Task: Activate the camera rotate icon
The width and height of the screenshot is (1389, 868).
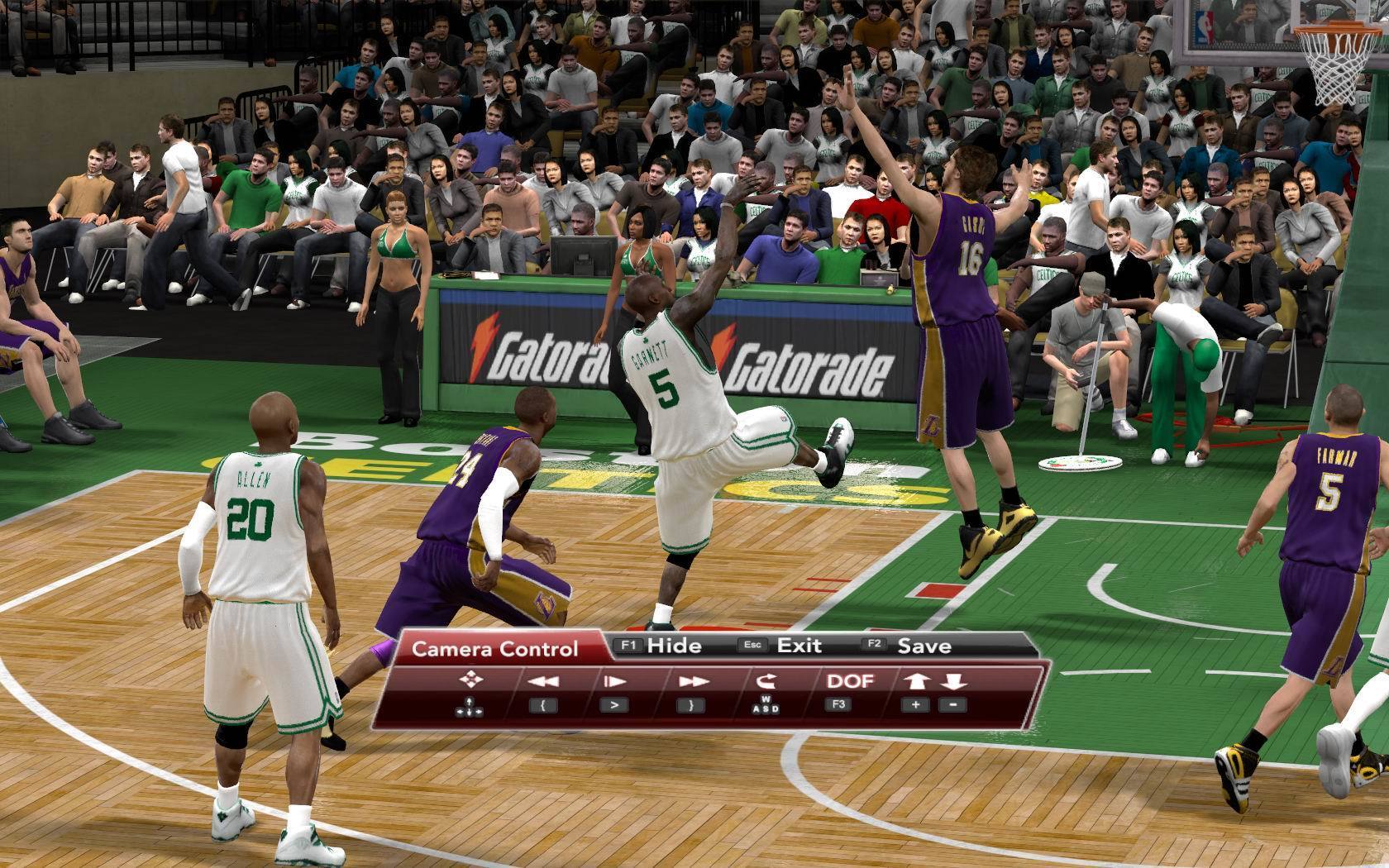Action: (x=766, y=682)
